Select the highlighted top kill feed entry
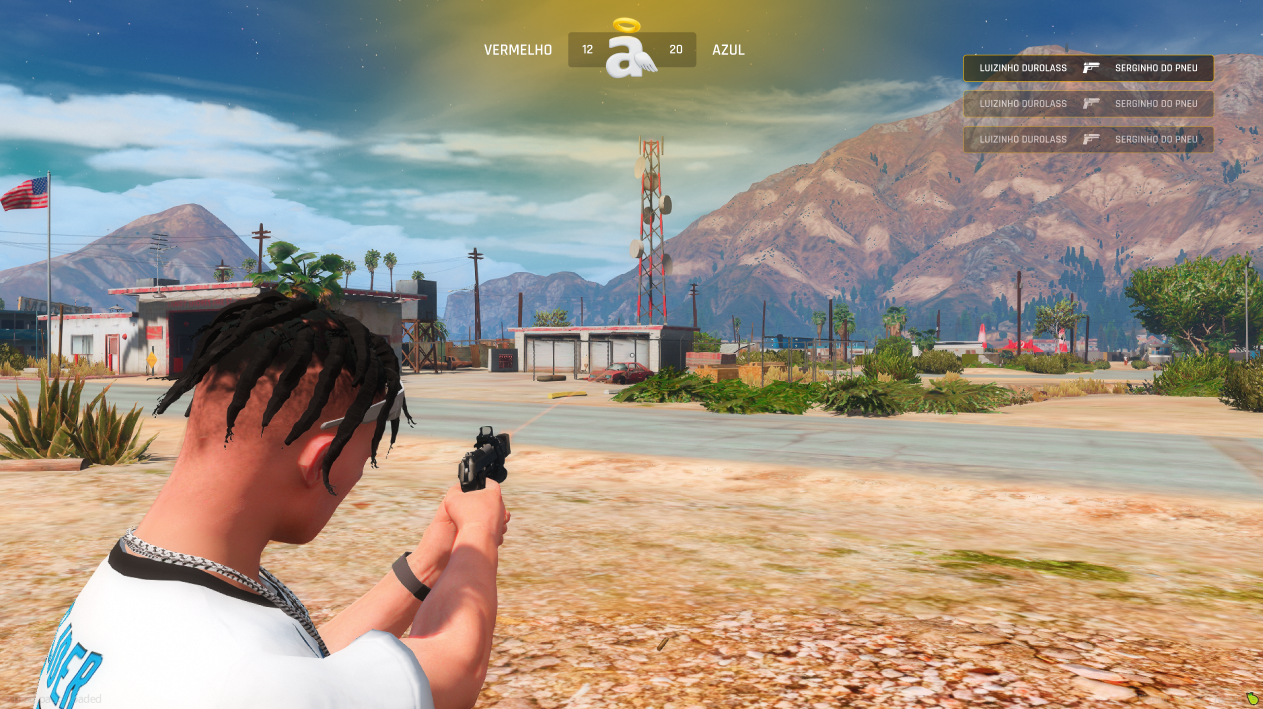Viewport: 1263px width, 709px height. (x=1088, y=68)
